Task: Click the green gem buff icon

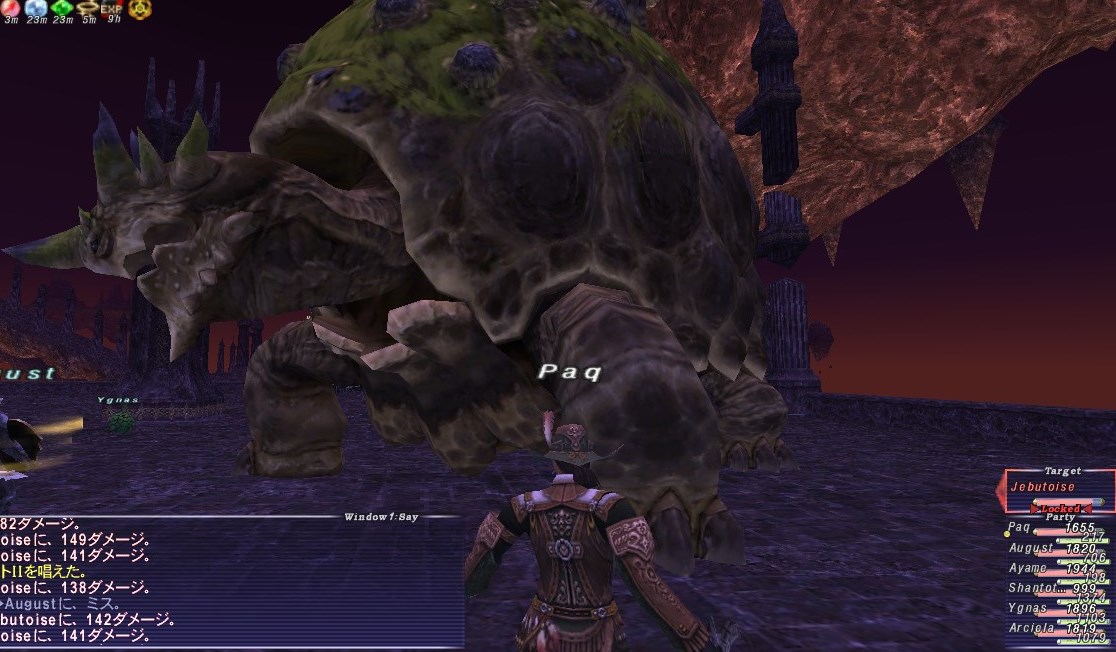Action: 61,9
